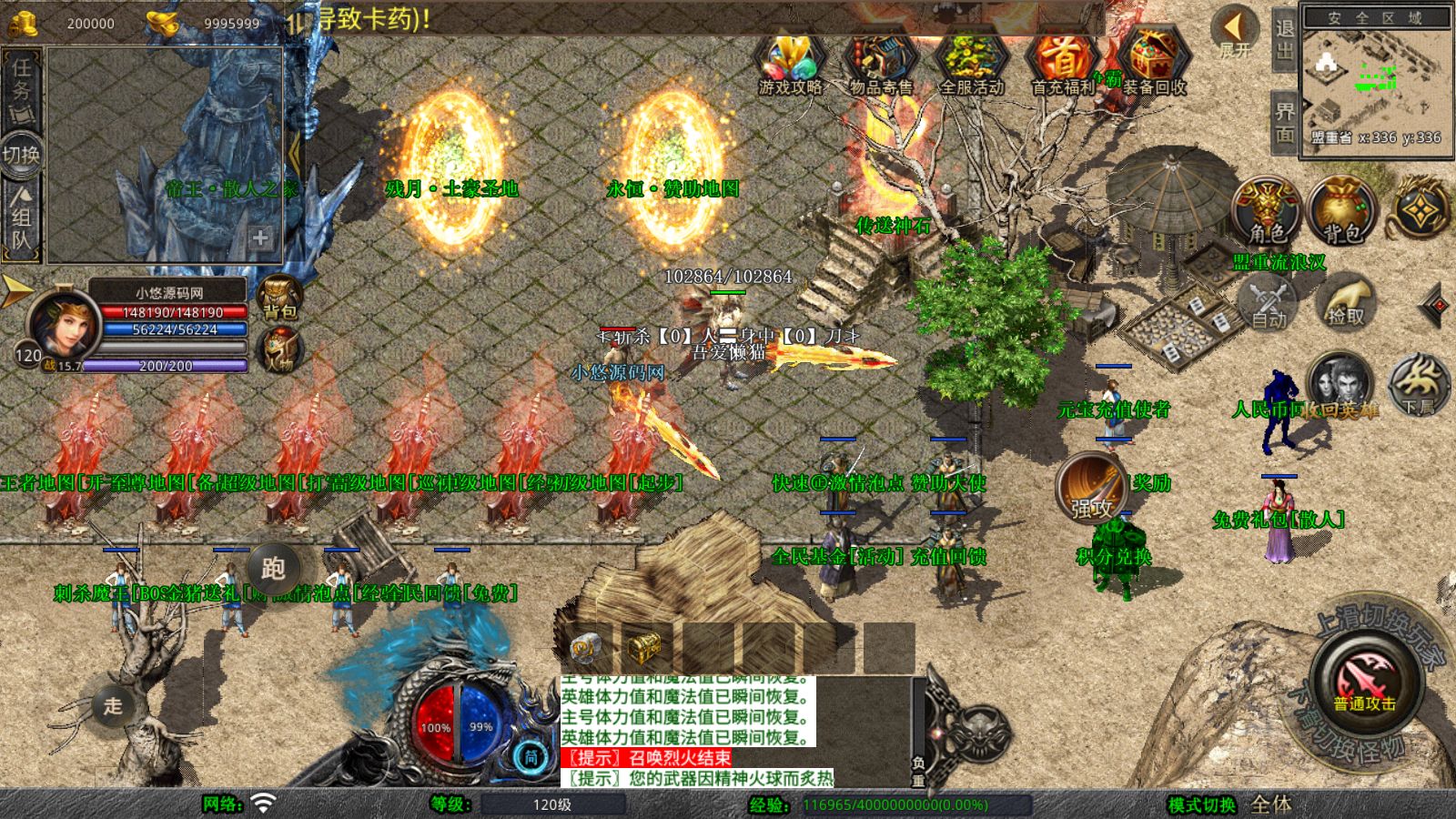Tap the 退出 exit button

click(1284, 39)
